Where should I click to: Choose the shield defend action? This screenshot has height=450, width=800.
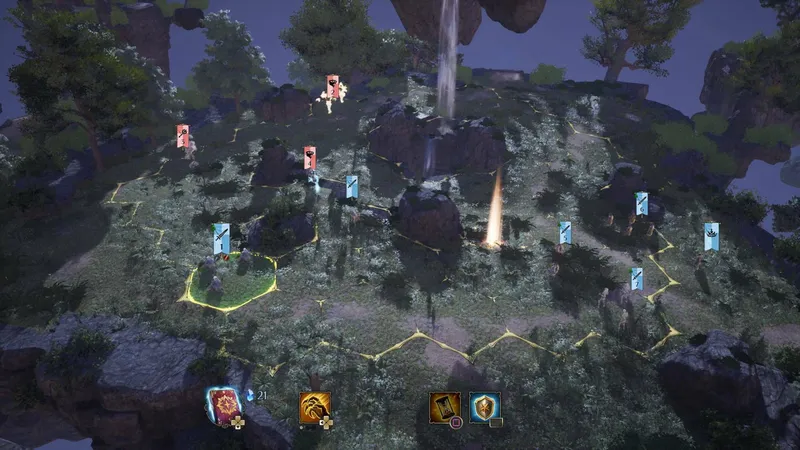point(484,406)
